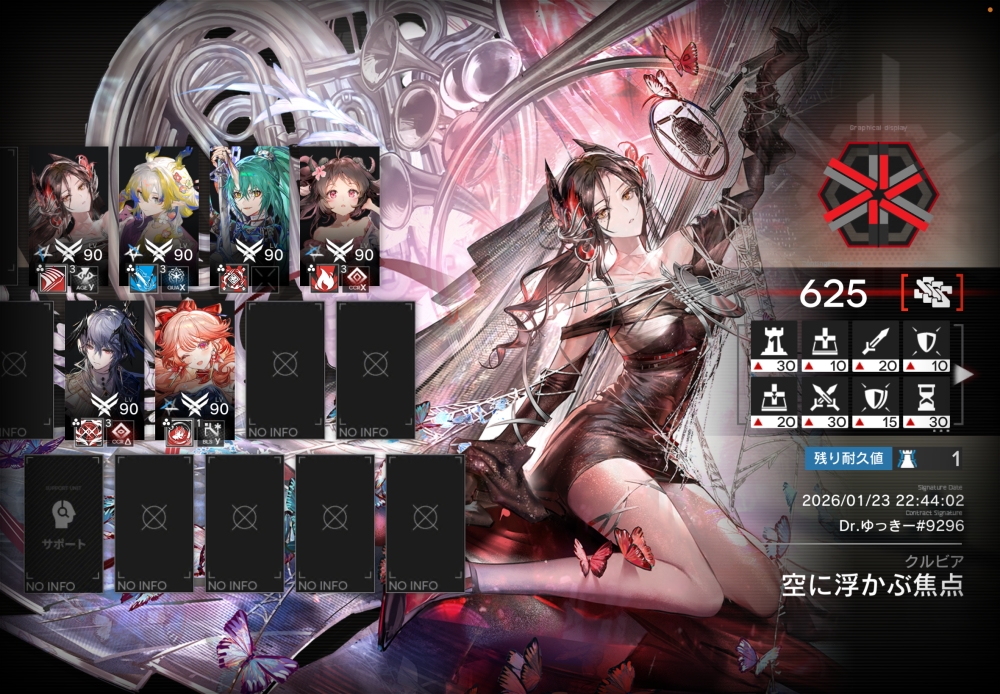Click the bracketed chain-link icon beside 625
The height and width of the screenshot is (694, 1000).
(931, 293)
